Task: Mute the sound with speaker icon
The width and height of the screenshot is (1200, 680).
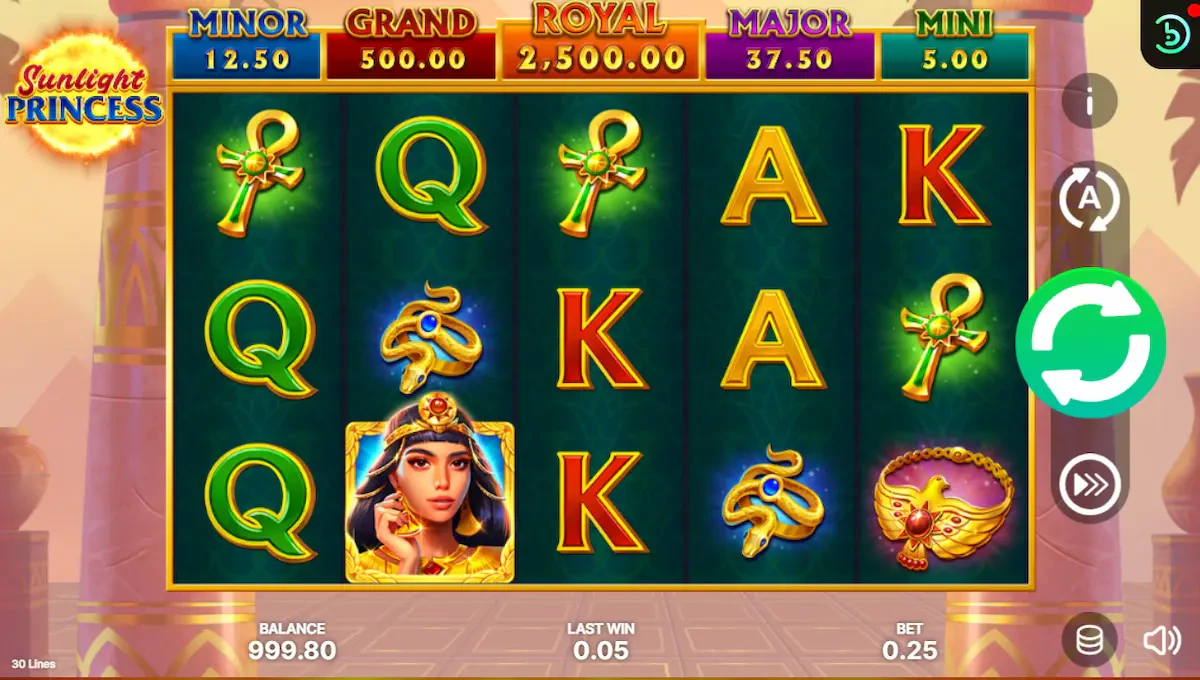Action: coord(1161,640)
